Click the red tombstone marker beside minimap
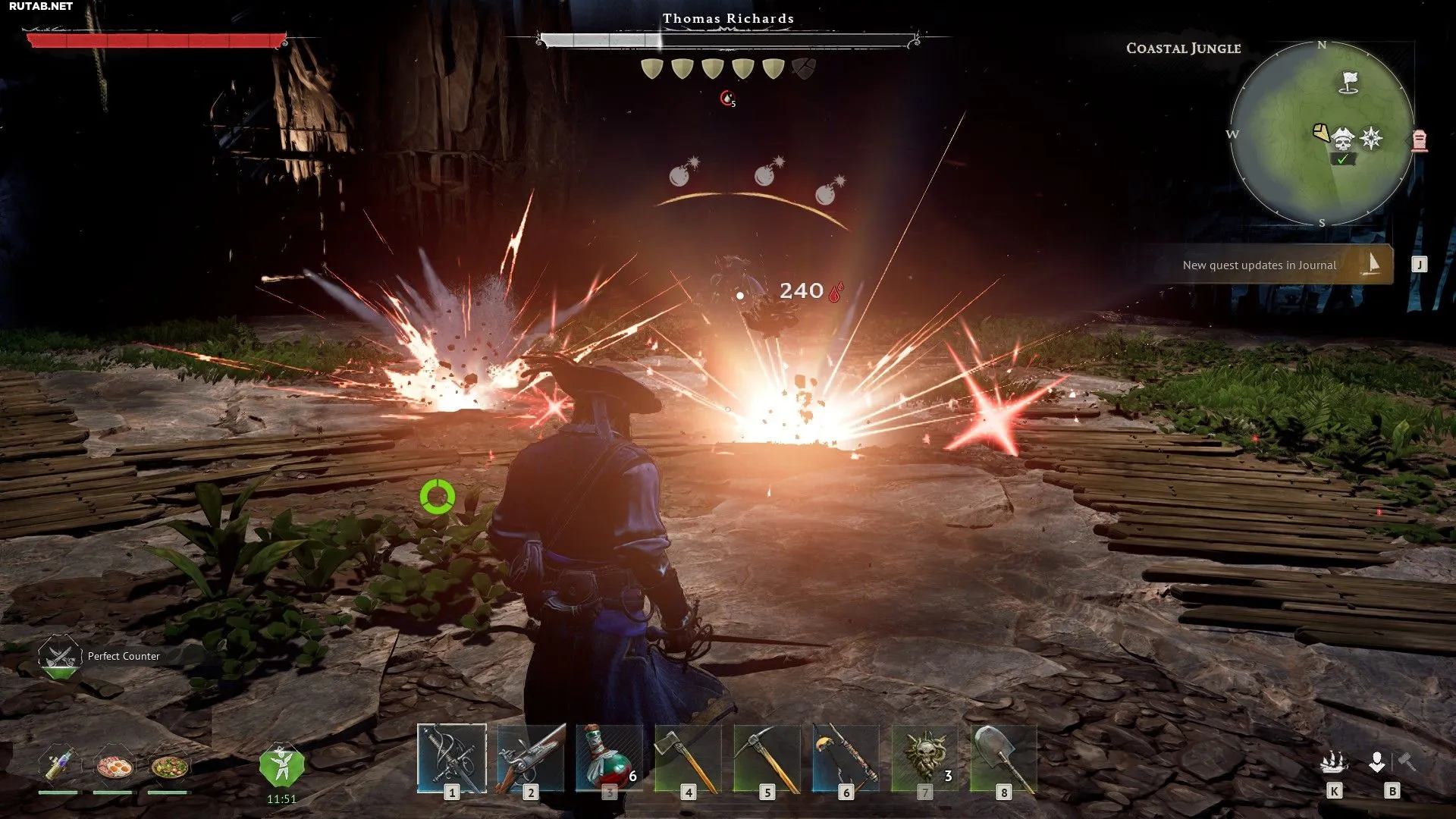Image resolution: width=1456 pixels, height=819 pixels. pos(1420,140)
